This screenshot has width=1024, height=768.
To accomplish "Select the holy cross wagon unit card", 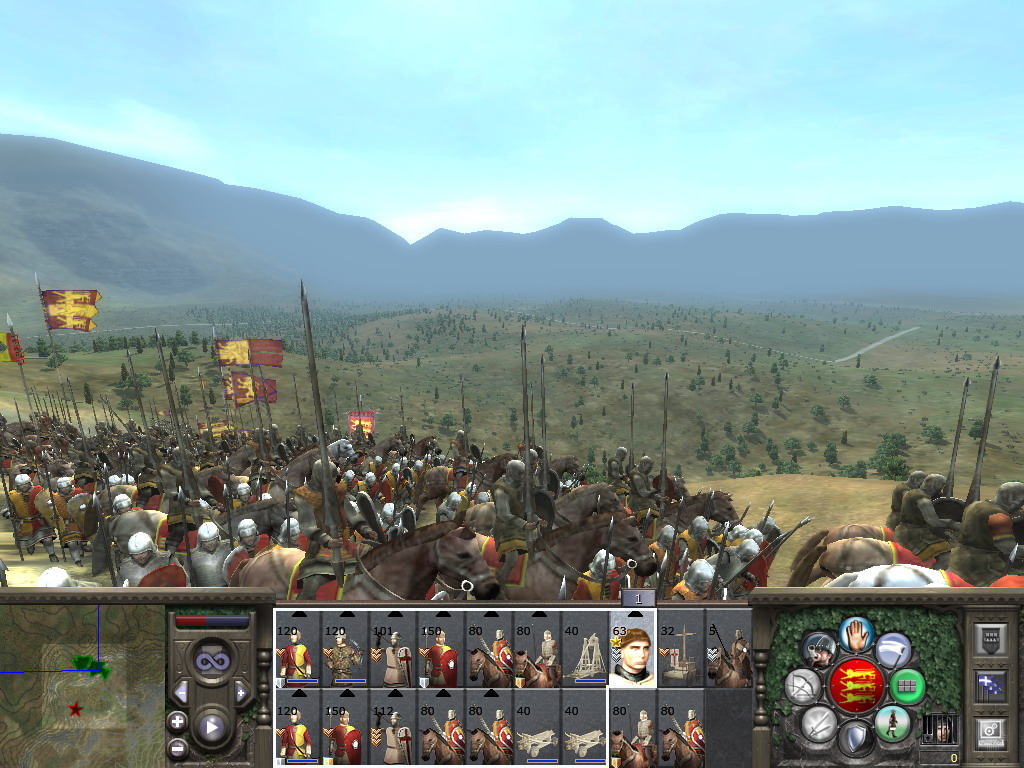I will coord(680,649).
